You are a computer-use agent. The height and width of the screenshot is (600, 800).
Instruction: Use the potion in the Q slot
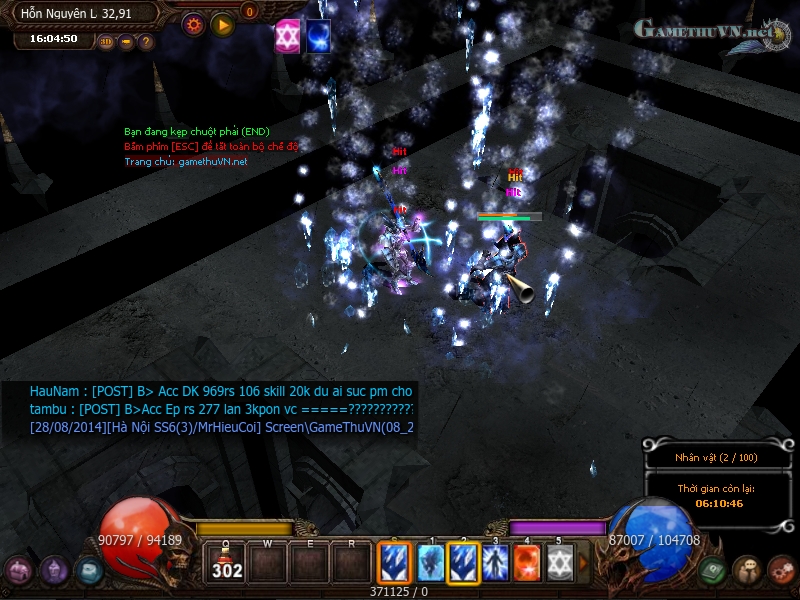(226, 562)
